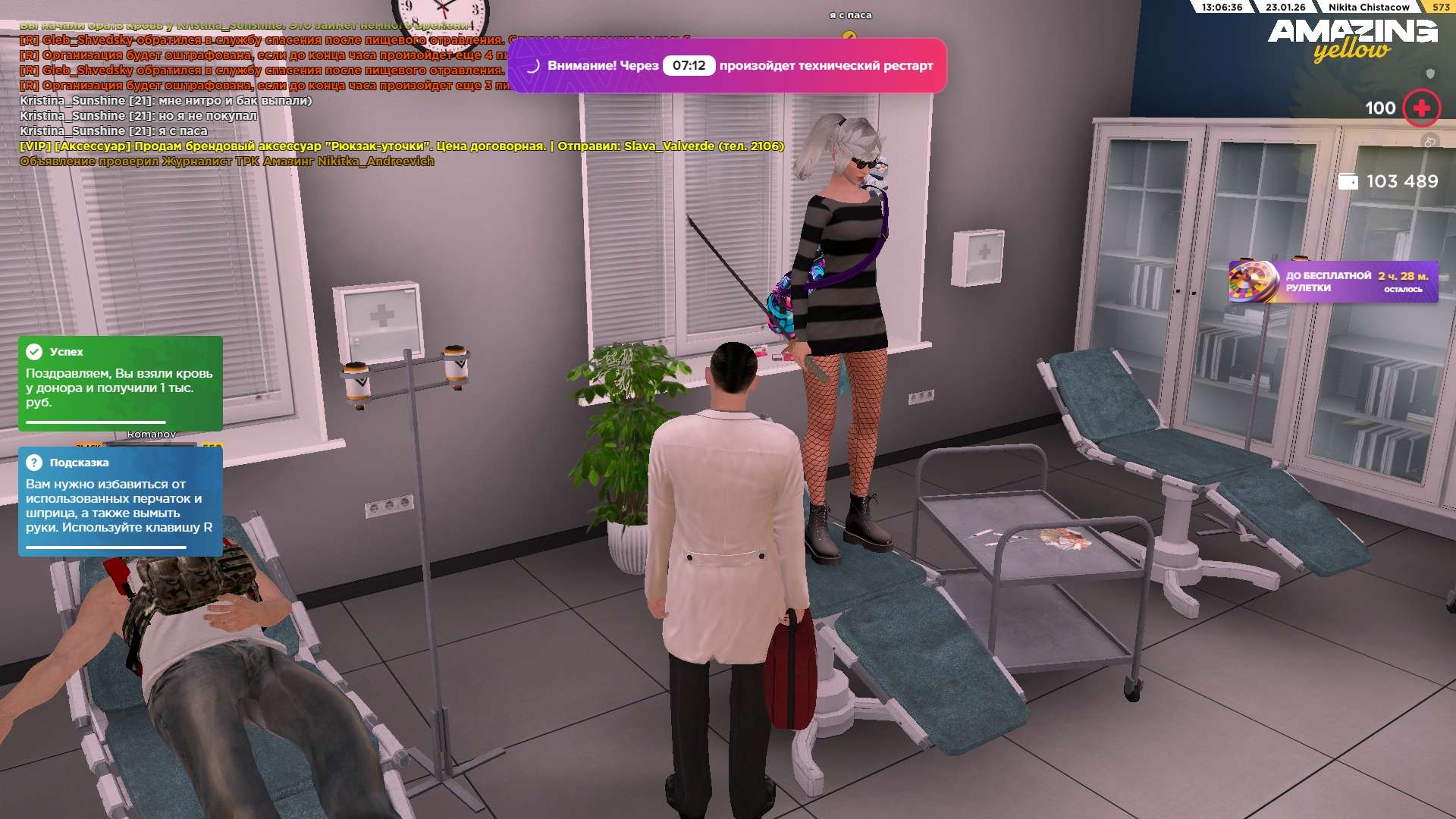Open the free roulette banner
The width and height of the screenshot is (1456, 819).
click(1333, 282)
